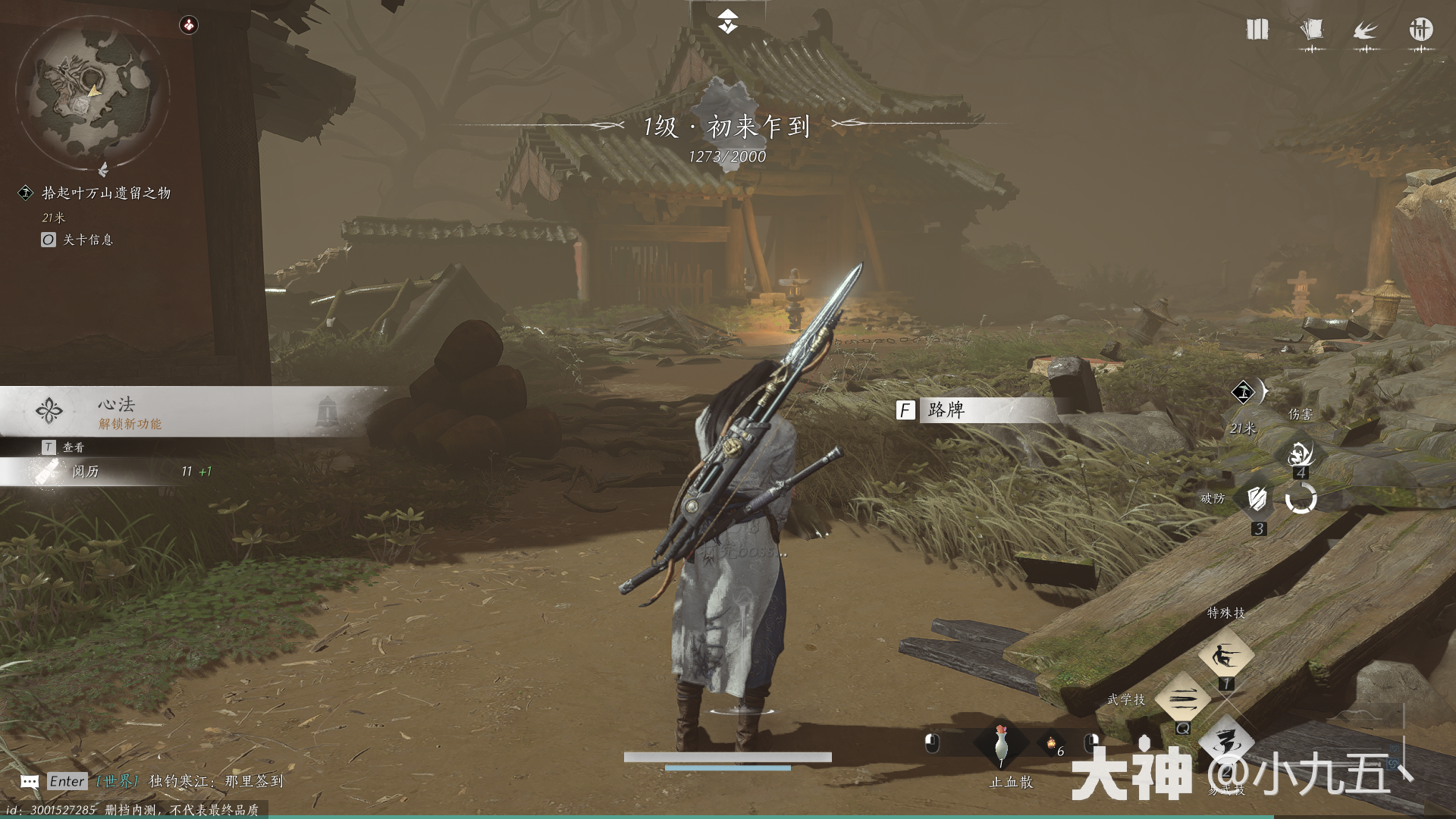Click the quest waypoint diamond marker
Viewport: 1456px width, 819px height.
click(1242, 392)
